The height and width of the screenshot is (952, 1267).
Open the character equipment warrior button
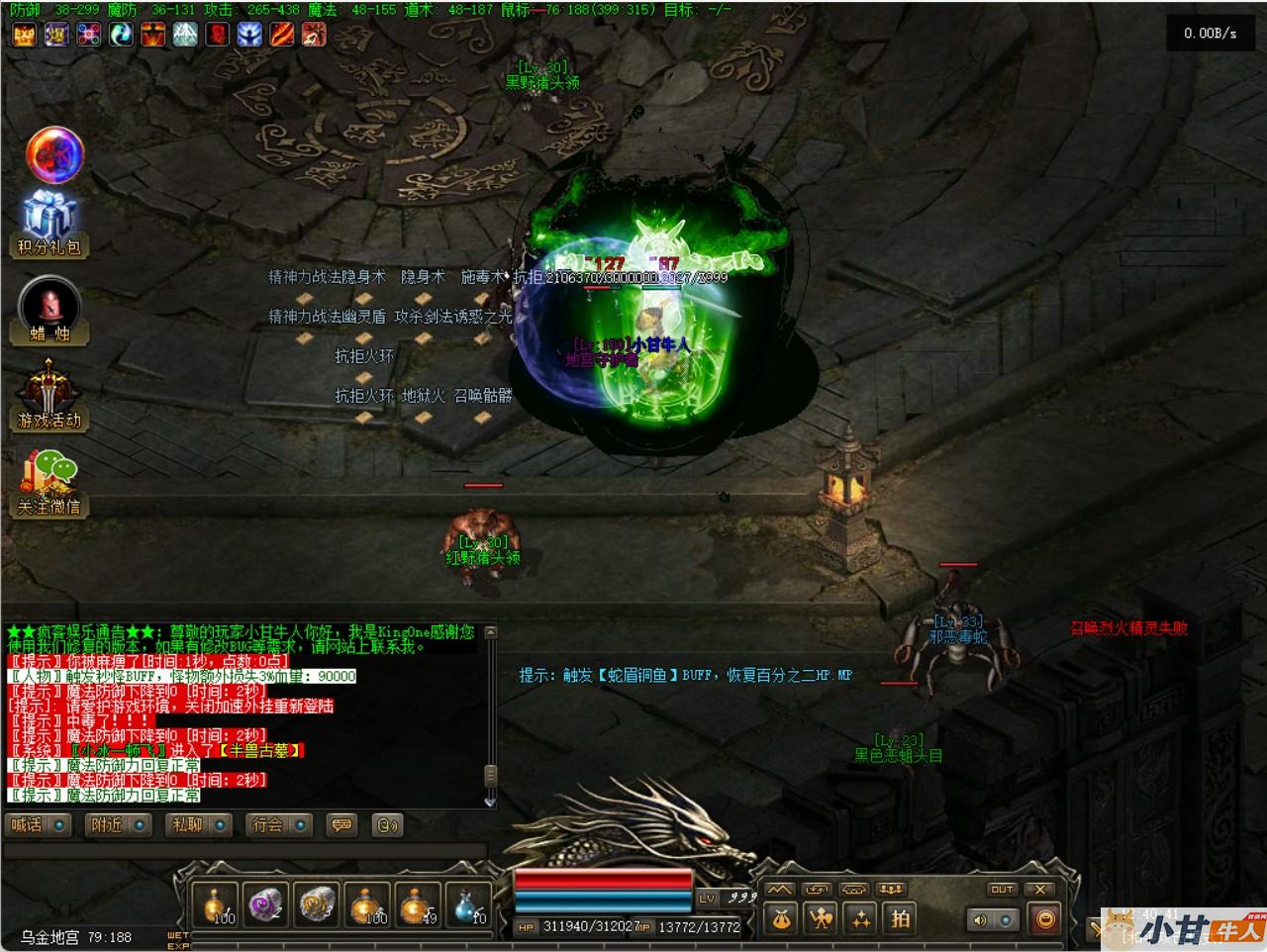[821, 919]
